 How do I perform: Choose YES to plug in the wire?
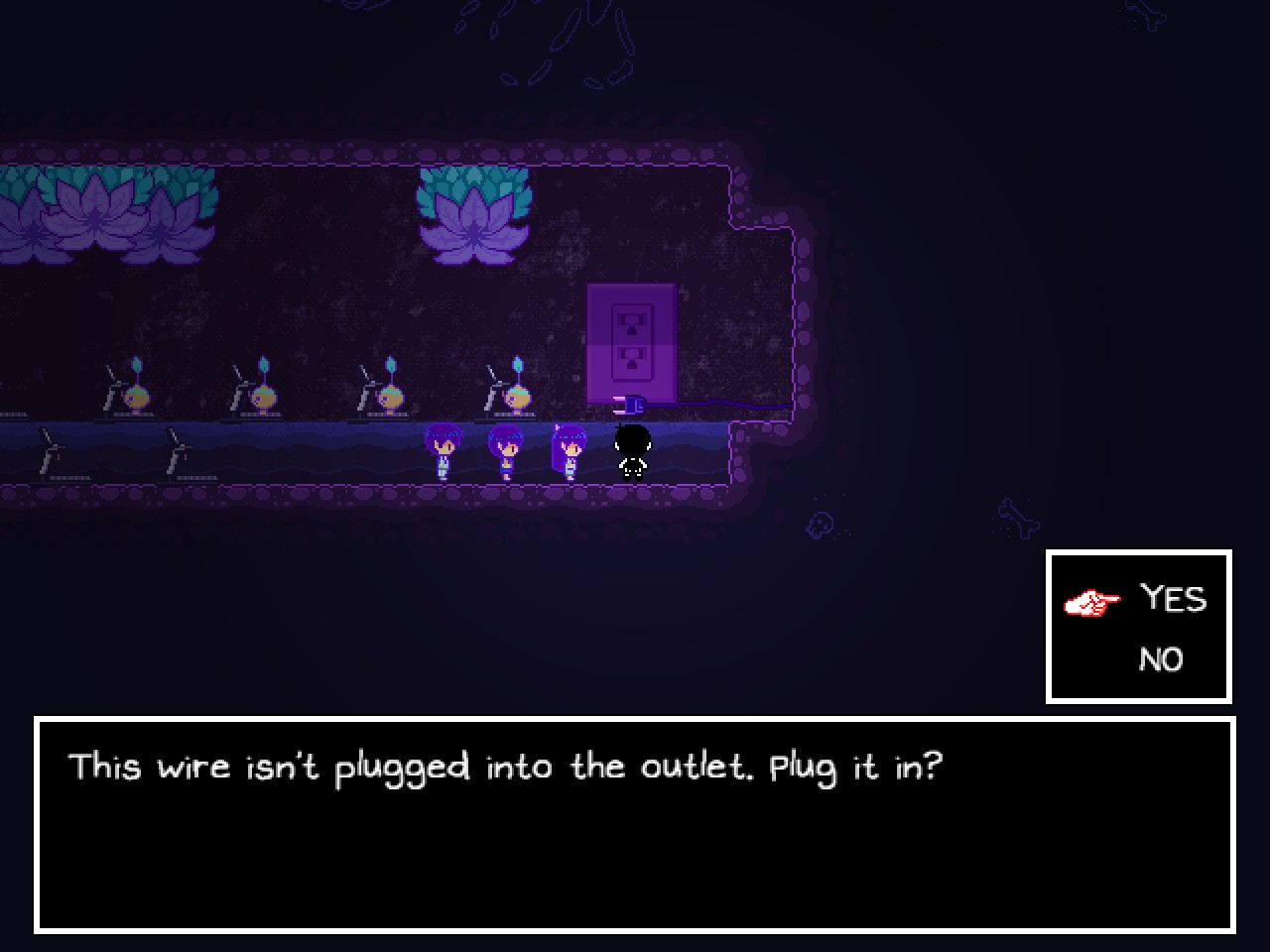click(x=1175, y=599)
